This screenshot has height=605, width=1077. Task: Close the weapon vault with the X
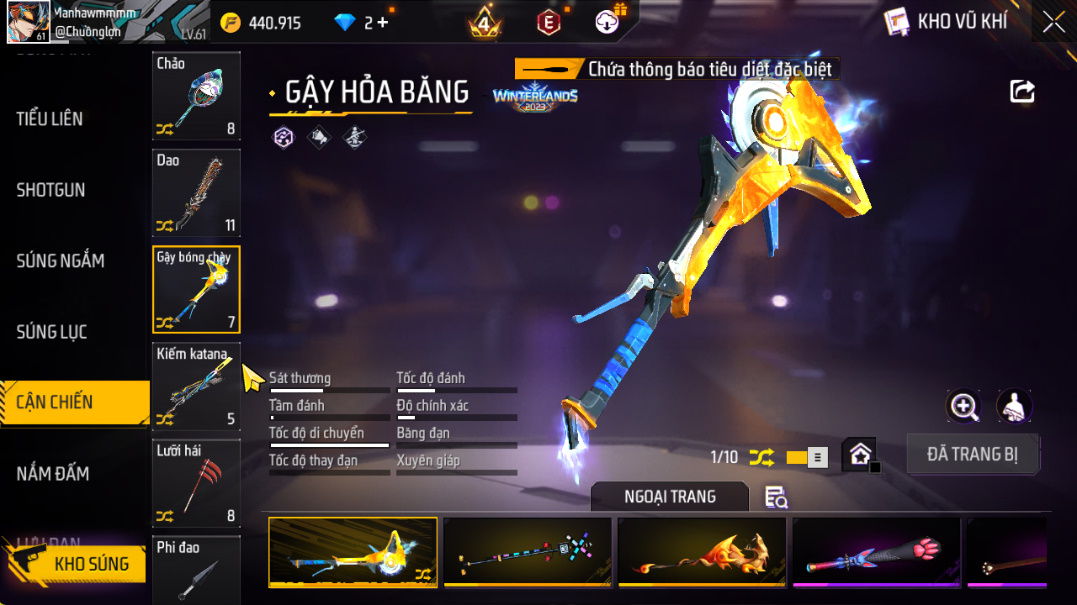pos(1053,22)
